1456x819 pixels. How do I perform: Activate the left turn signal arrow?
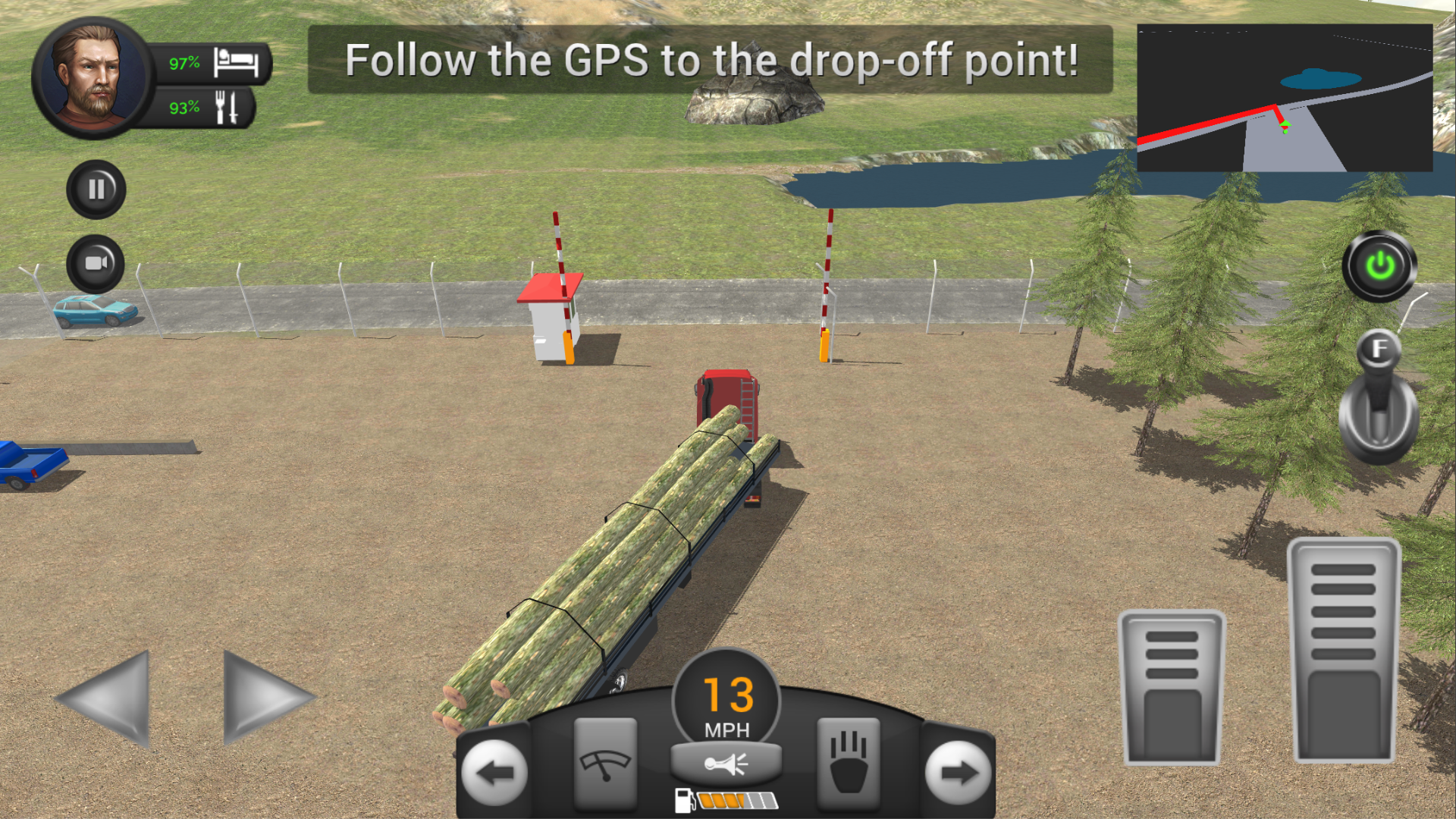(x=494, y=773)
